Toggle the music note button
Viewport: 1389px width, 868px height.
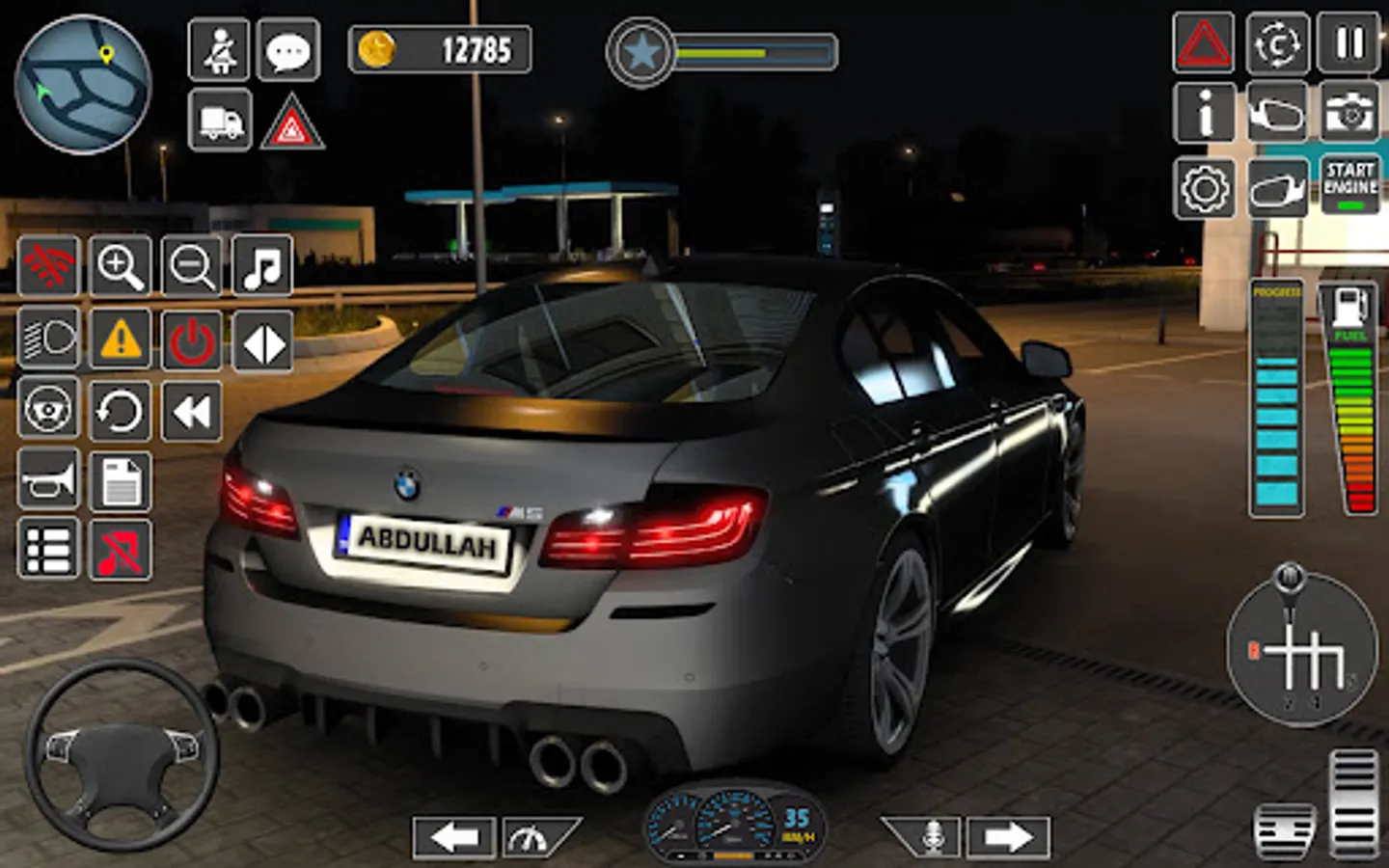coord(262,266)
